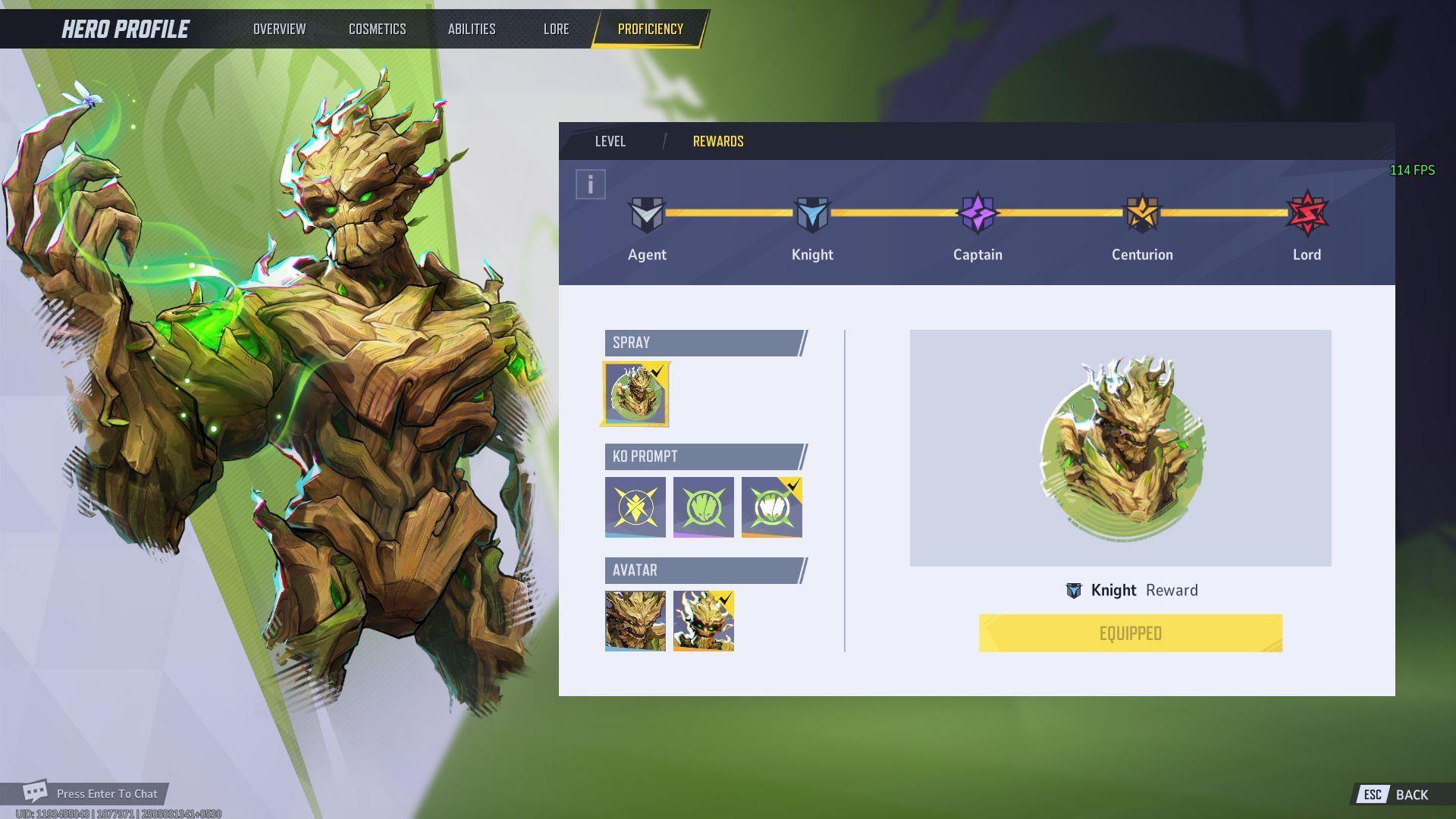
Task: Open the Lore section
Action: click(556, 29)
